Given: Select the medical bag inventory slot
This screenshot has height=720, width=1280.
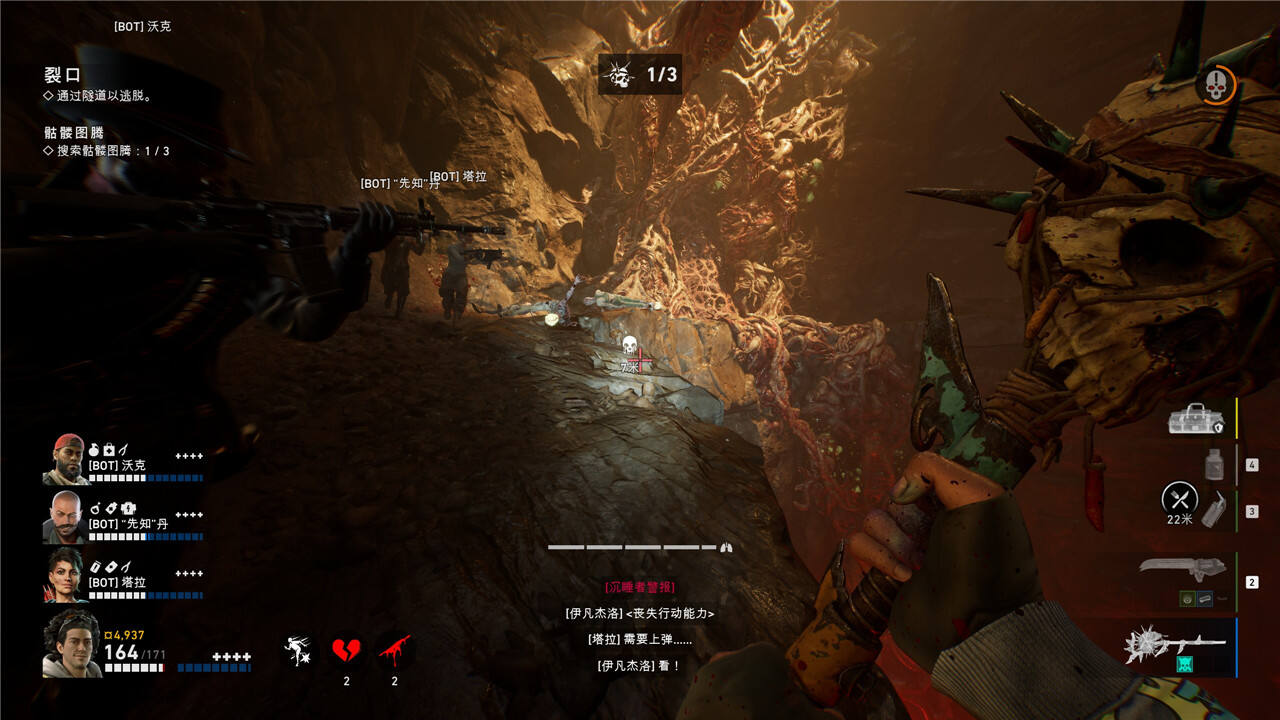Looking at the screenshot, I should [x=1198, y=418].
